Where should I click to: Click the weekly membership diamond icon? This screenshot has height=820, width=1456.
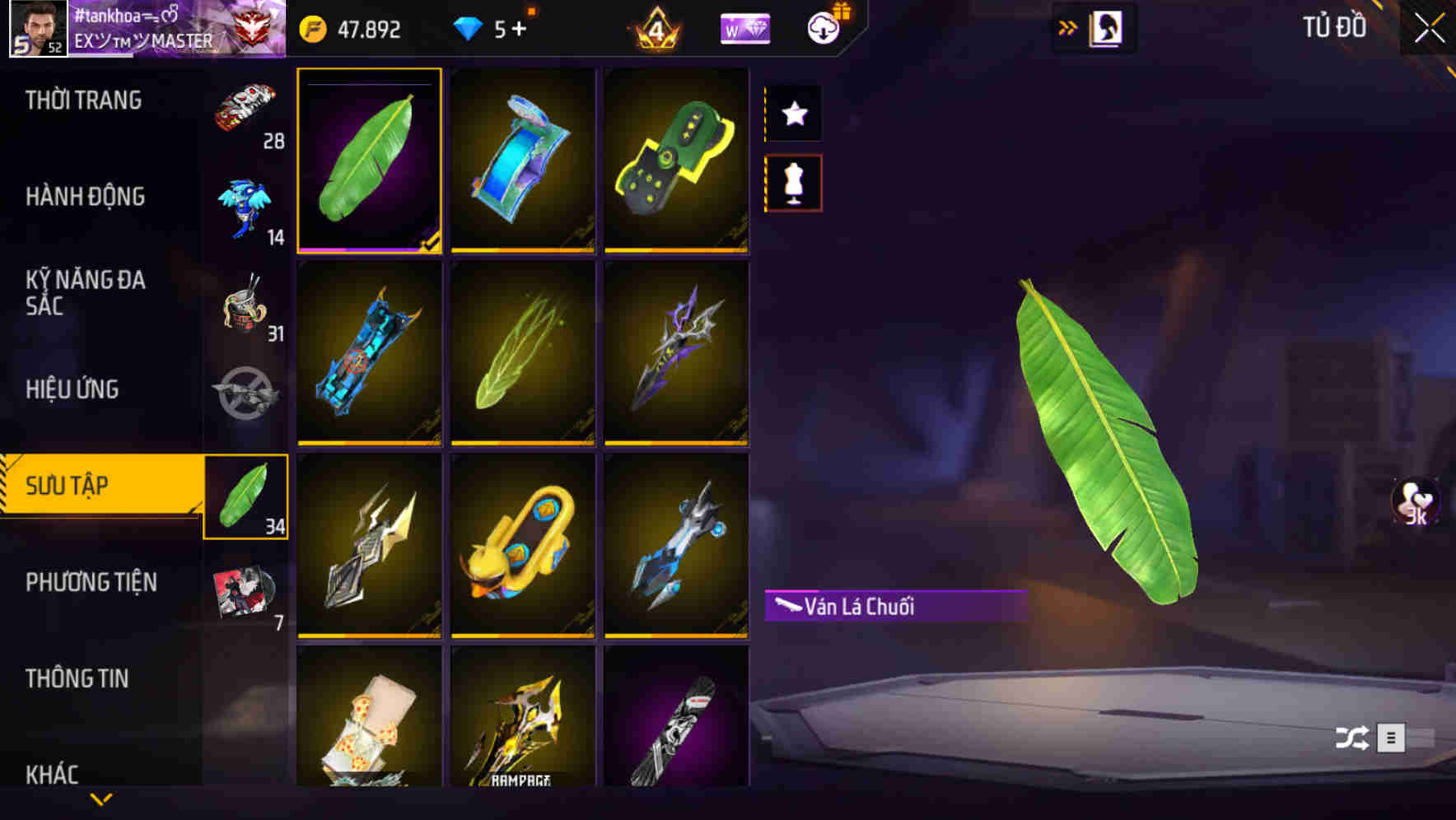[x=745, y=28]
